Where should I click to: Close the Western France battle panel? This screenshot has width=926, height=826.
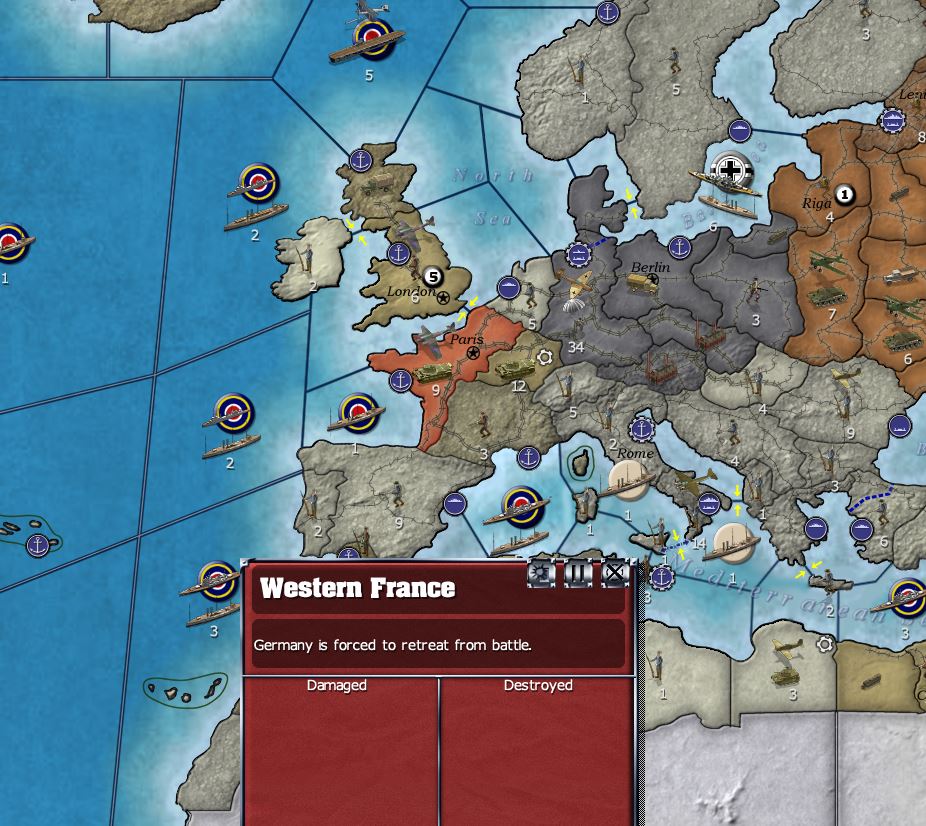tap(614, 573)
